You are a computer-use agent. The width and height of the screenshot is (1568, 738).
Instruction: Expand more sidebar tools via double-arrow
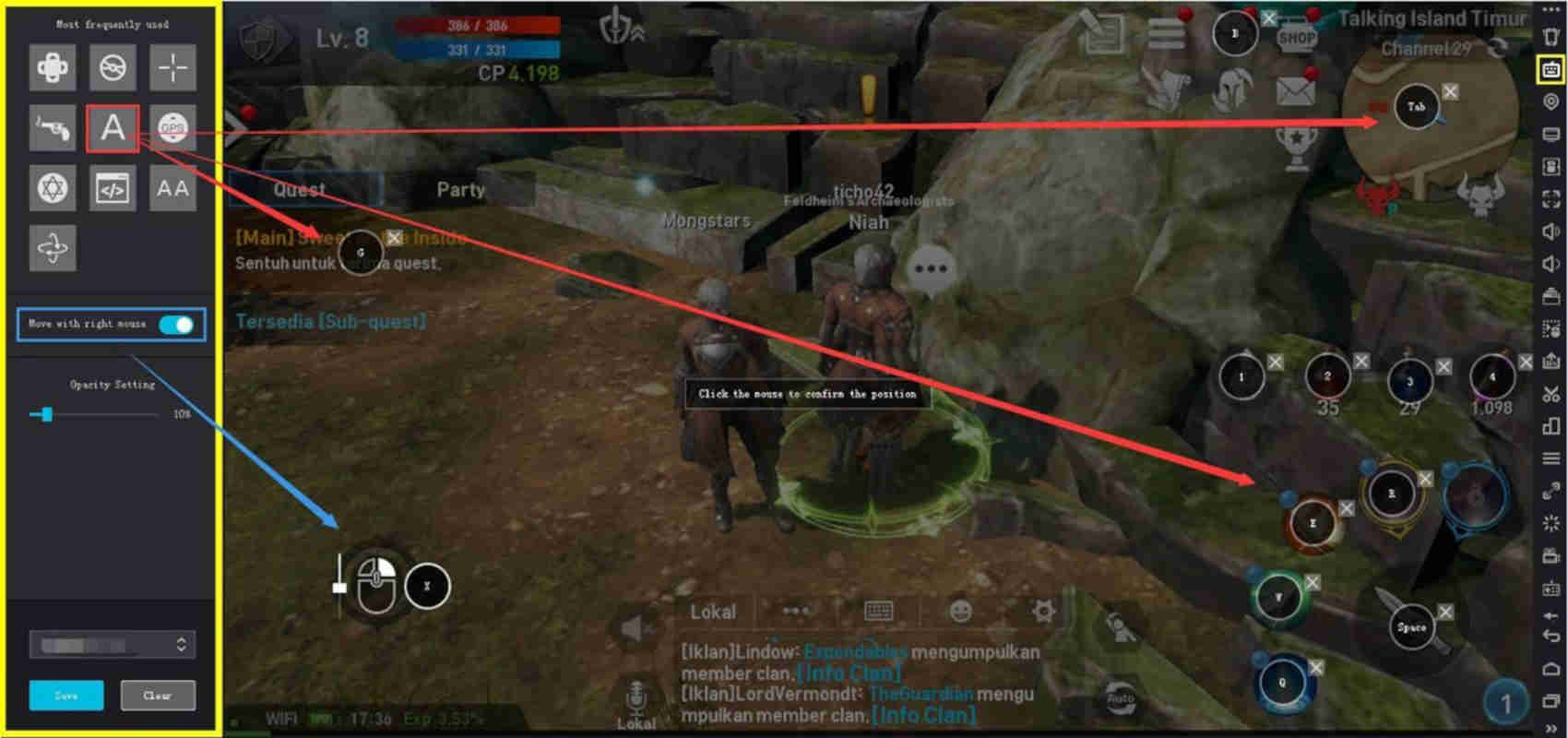[x=1548, y=727]
